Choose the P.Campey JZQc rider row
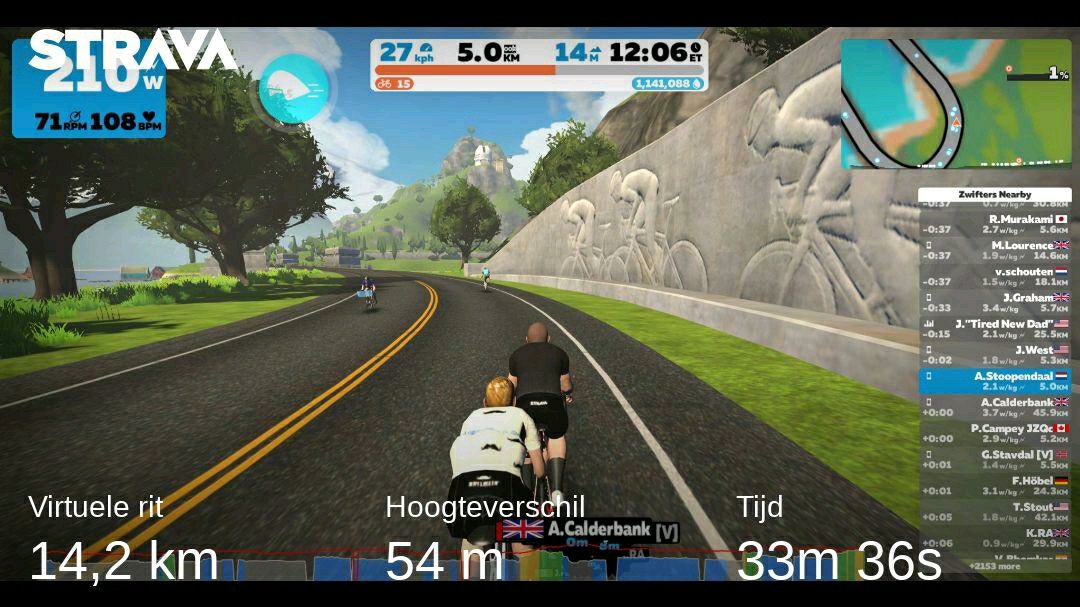Viewport: 1080px width, 607px height. tap(994, 433)
